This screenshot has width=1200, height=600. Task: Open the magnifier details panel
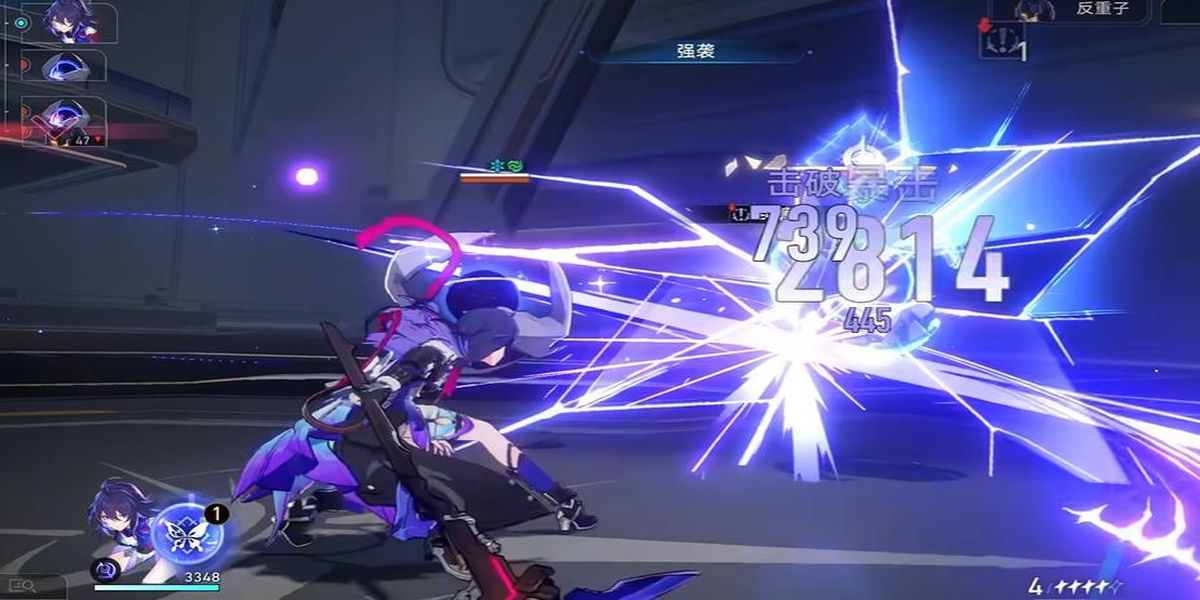22,586
